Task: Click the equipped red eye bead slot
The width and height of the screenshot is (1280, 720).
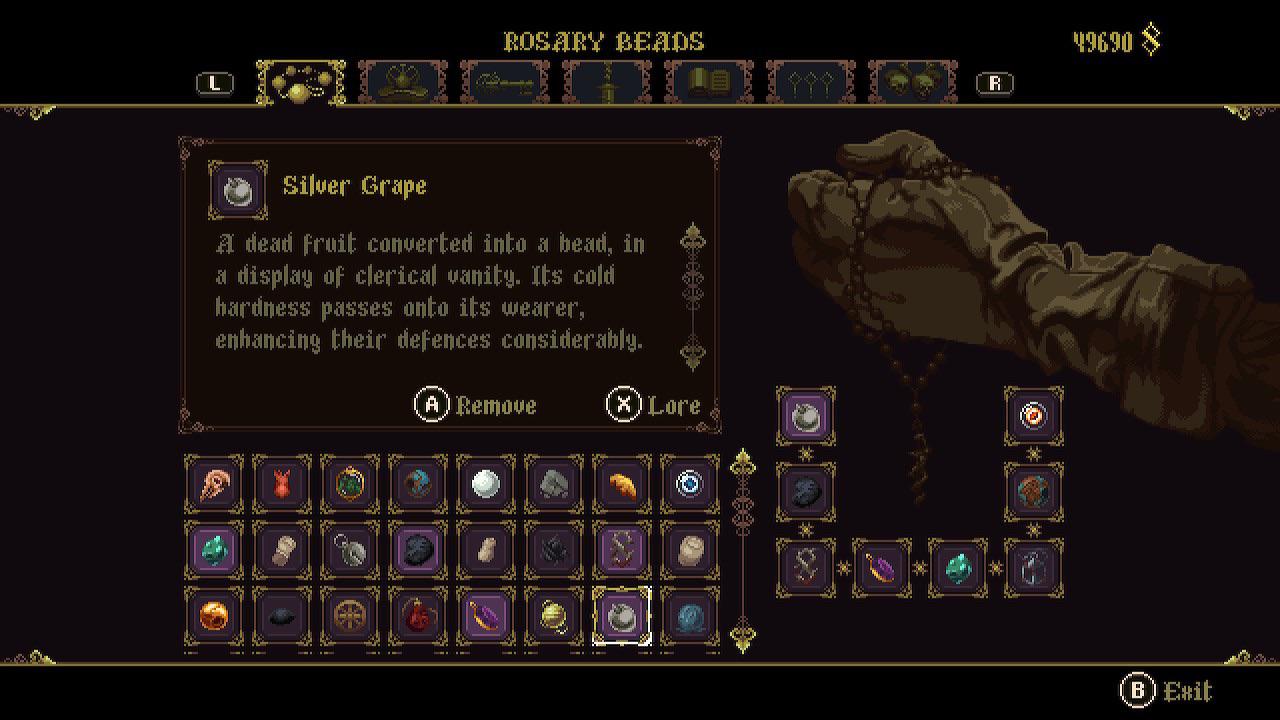Action: coord(1033,417)
